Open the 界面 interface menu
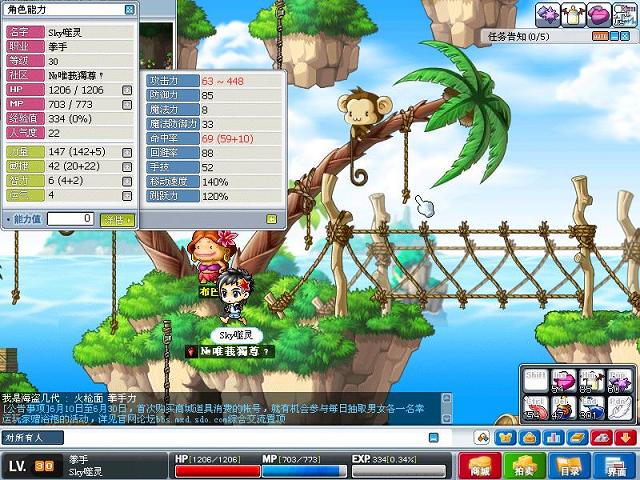640x480 pixels. 615,466
